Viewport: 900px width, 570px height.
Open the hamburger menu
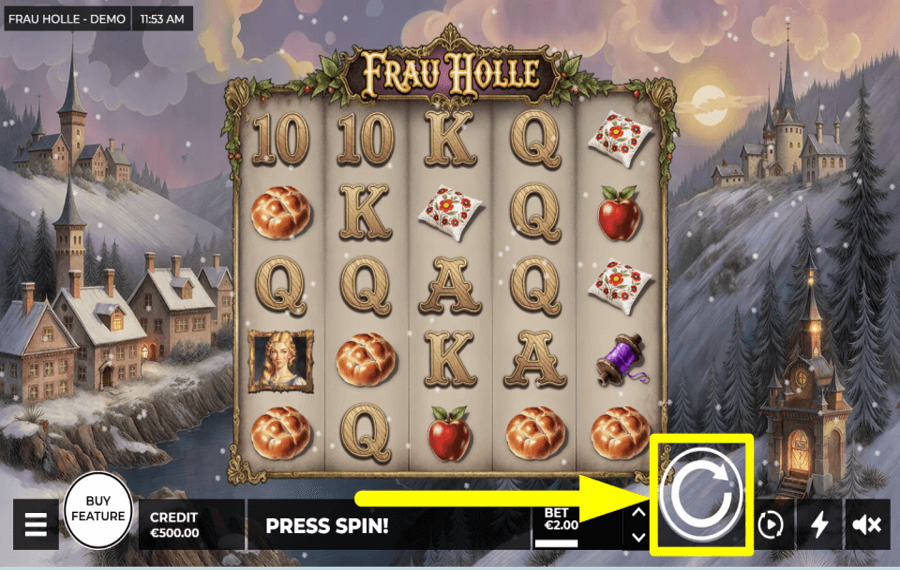click(x=36, y=524)
